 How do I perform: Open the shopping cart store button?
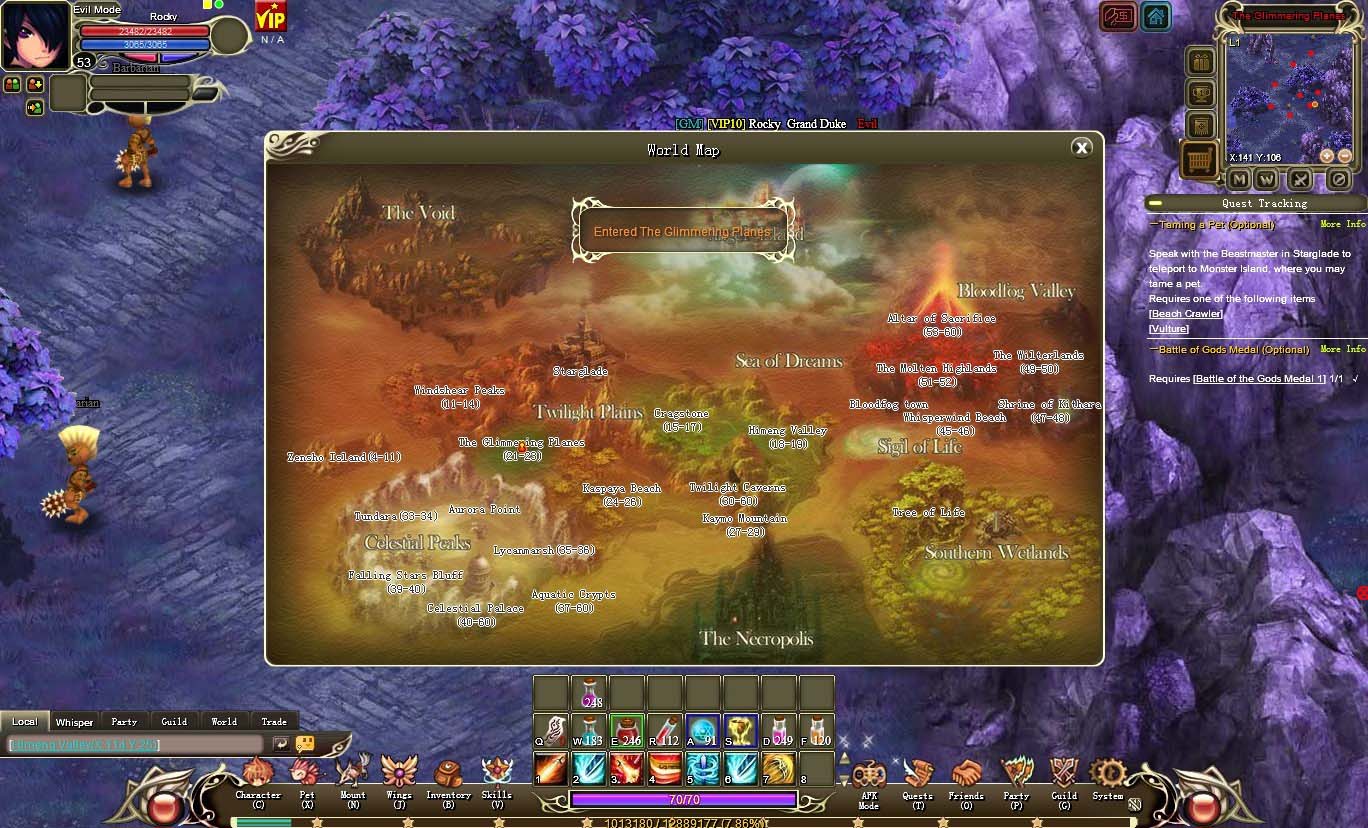pyautogui.click(x=1200, y=159)
